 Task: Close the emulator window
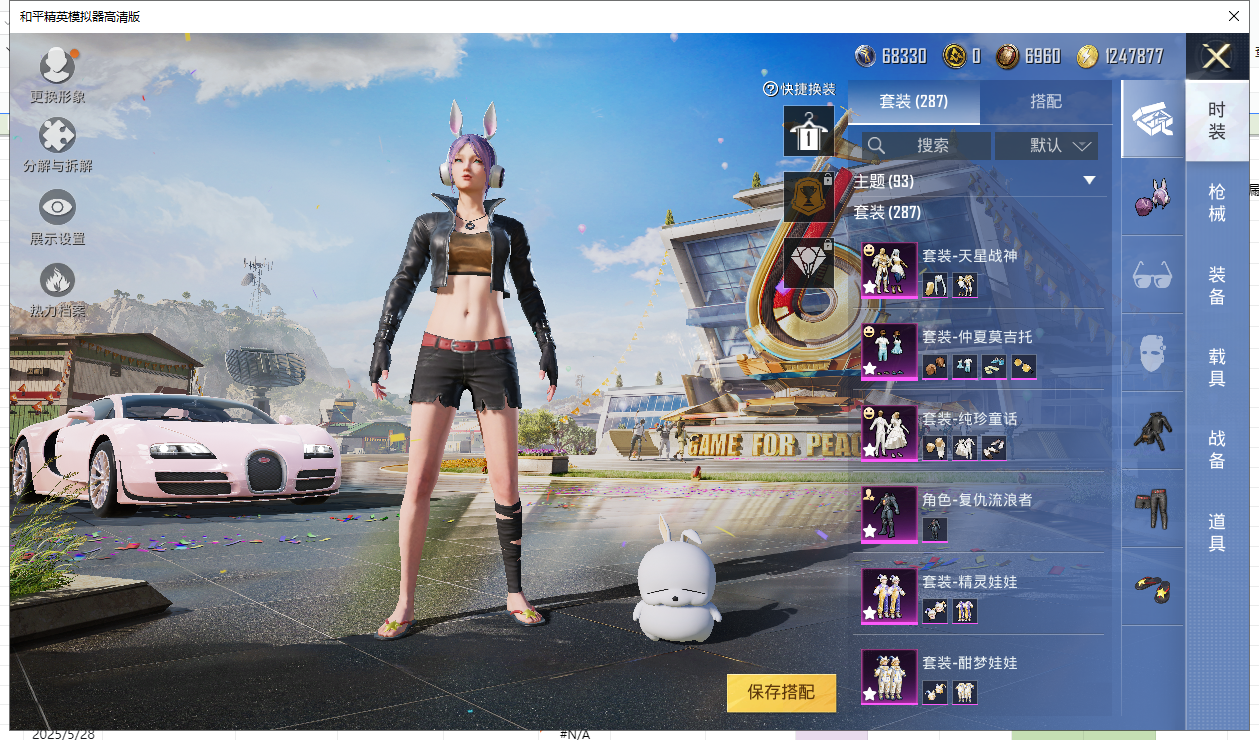(x=1233, y=16)
